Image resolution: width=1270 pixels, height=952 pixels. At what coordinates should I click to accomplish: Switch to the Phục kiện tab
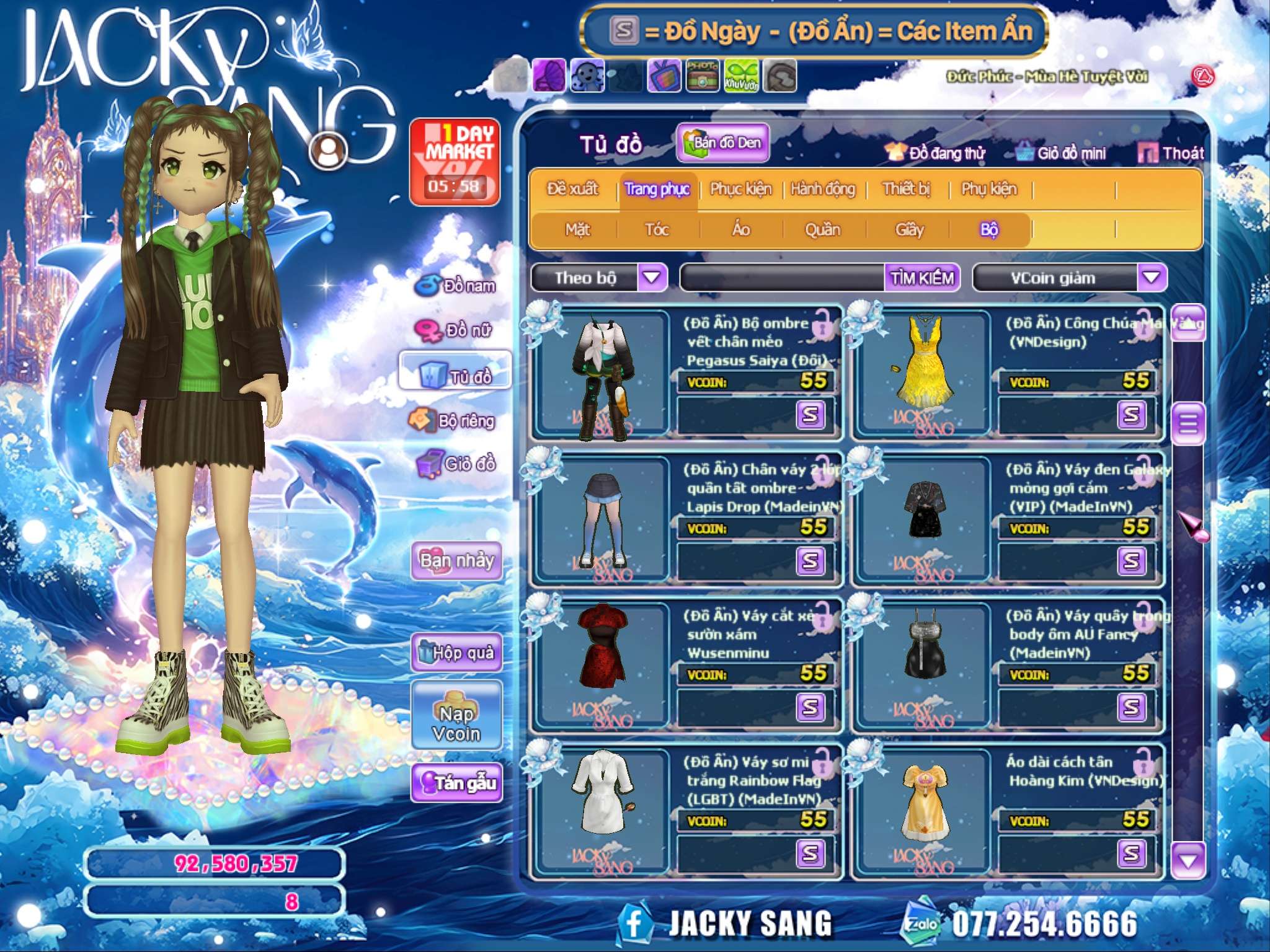740,189
